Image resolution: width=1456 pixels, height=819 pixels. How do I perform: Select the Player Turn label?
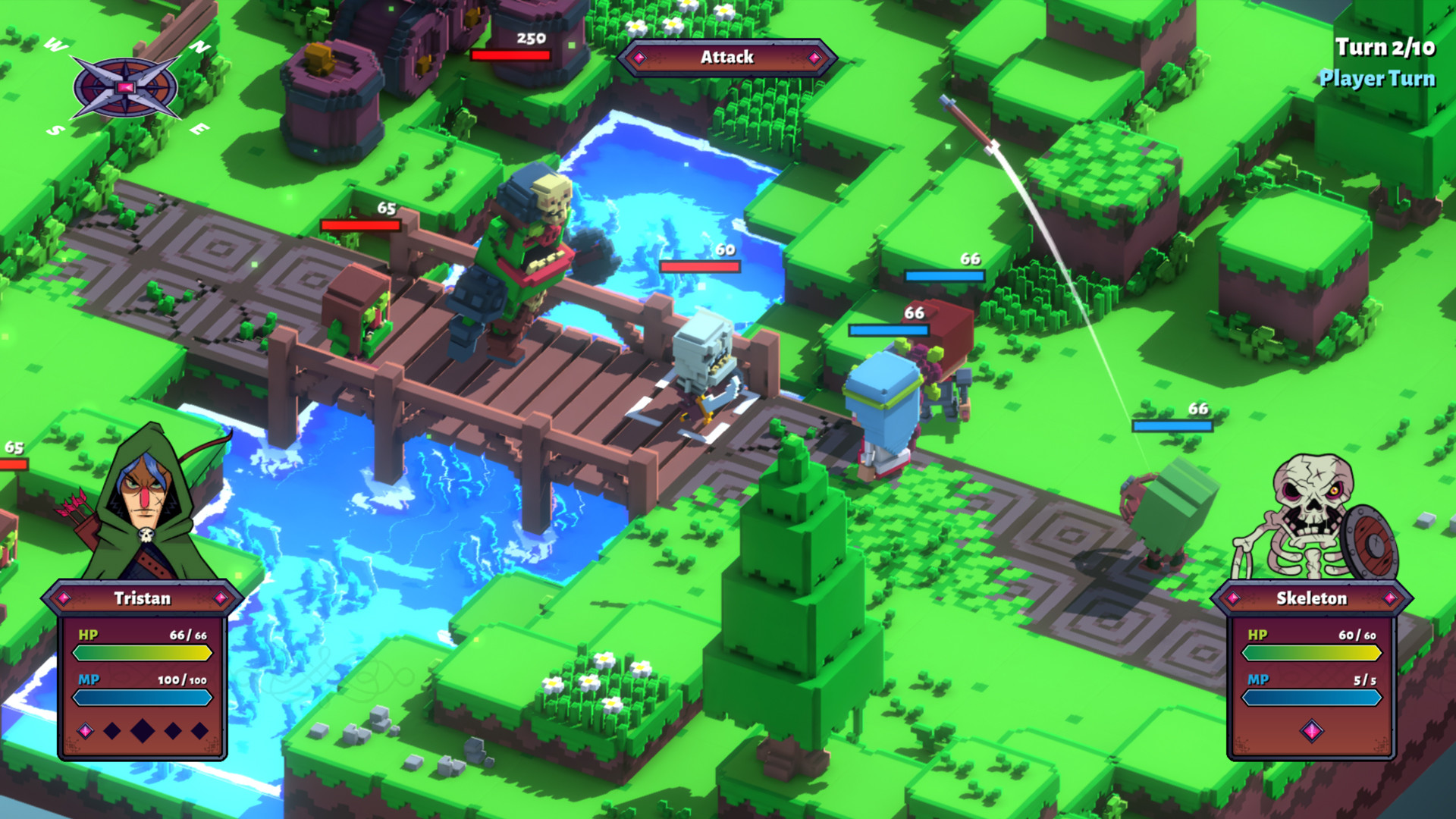pyautogui.click(x=1380, y=77)
